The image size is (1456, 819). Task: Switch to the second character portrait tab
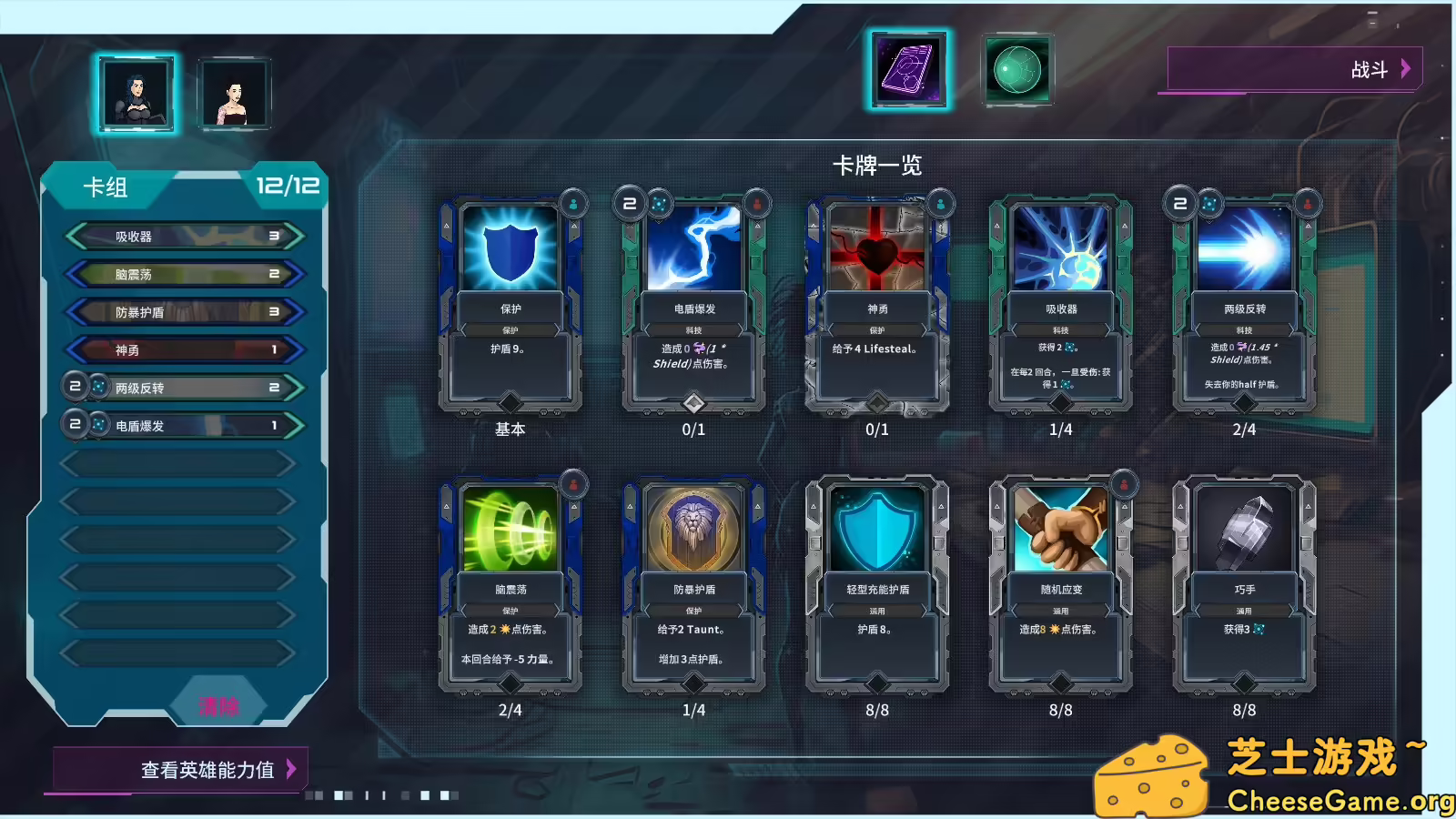235,94
